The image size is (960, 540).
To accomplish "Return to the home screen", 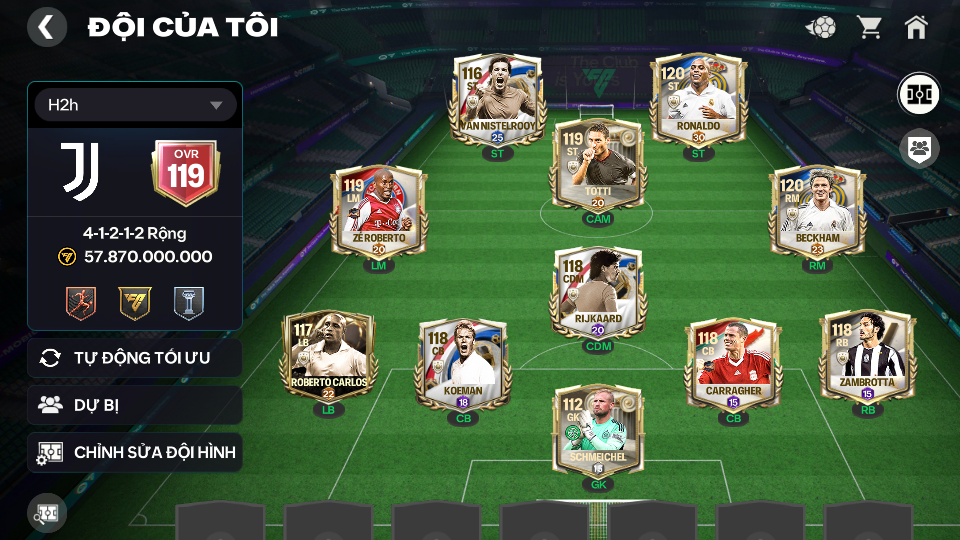I will click(916, 27).
